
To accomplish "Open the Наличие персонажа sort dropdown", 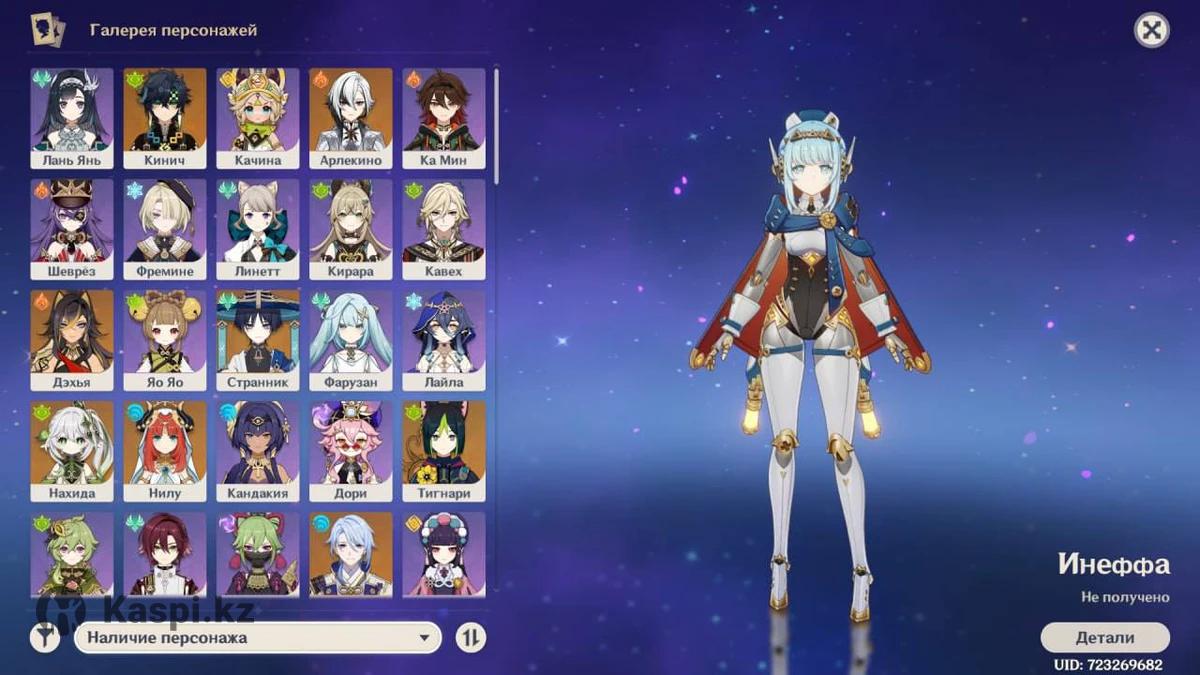I will pyautogui.click(x=258, y=637).
